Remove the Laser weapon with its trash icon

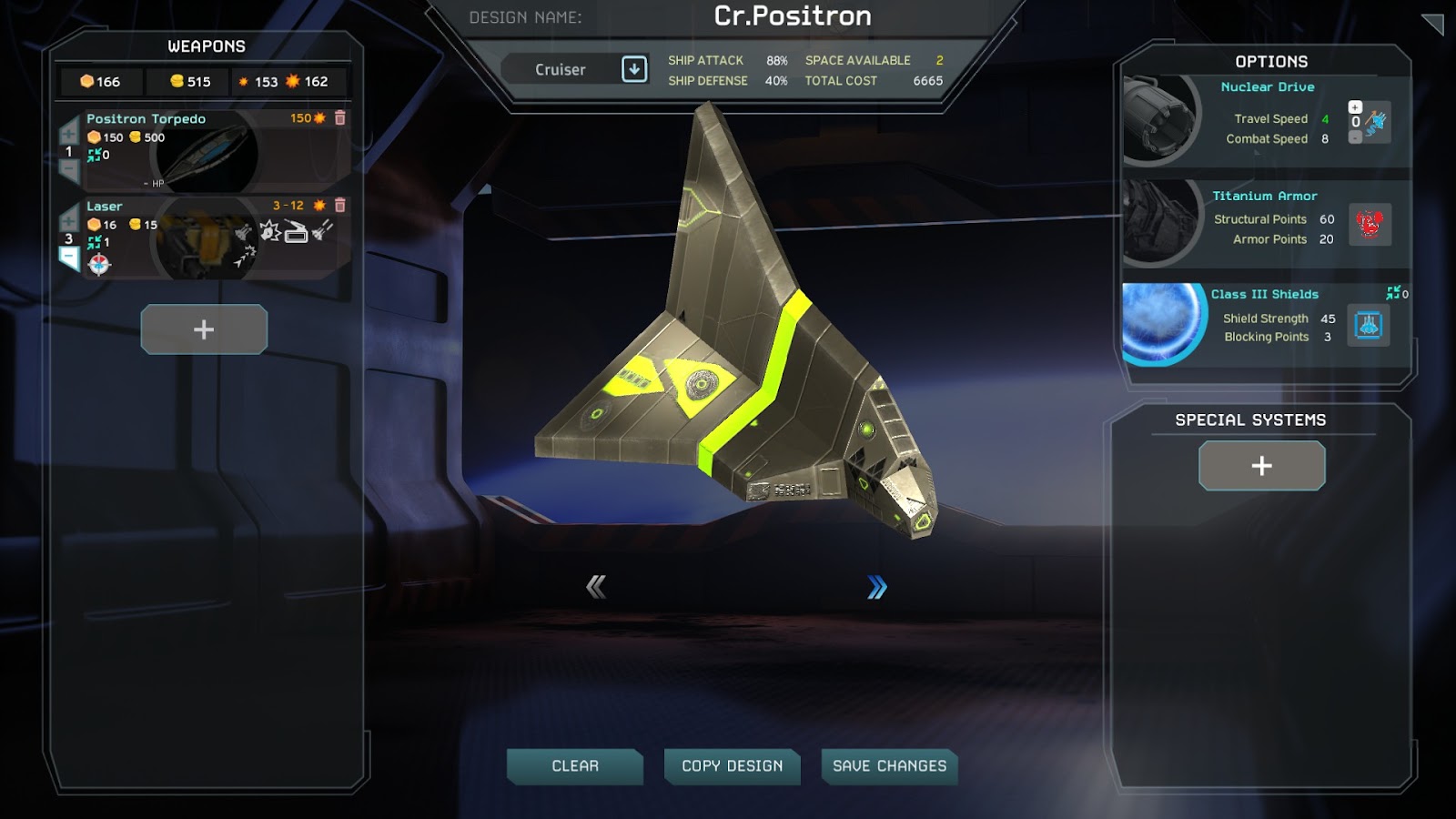tap(340, 206)
